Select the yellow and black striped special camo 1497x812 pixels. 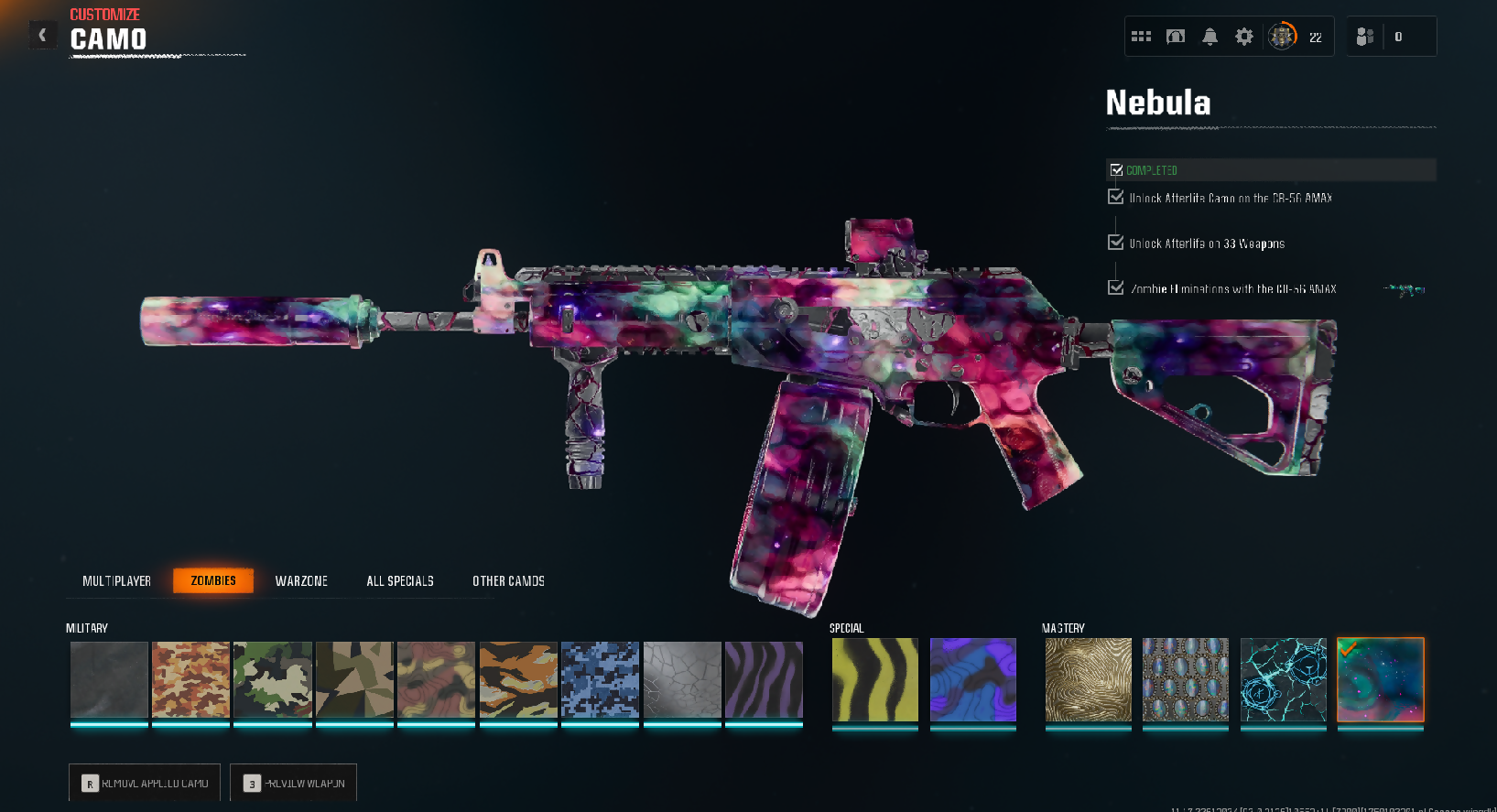click(x=875, y=679)
